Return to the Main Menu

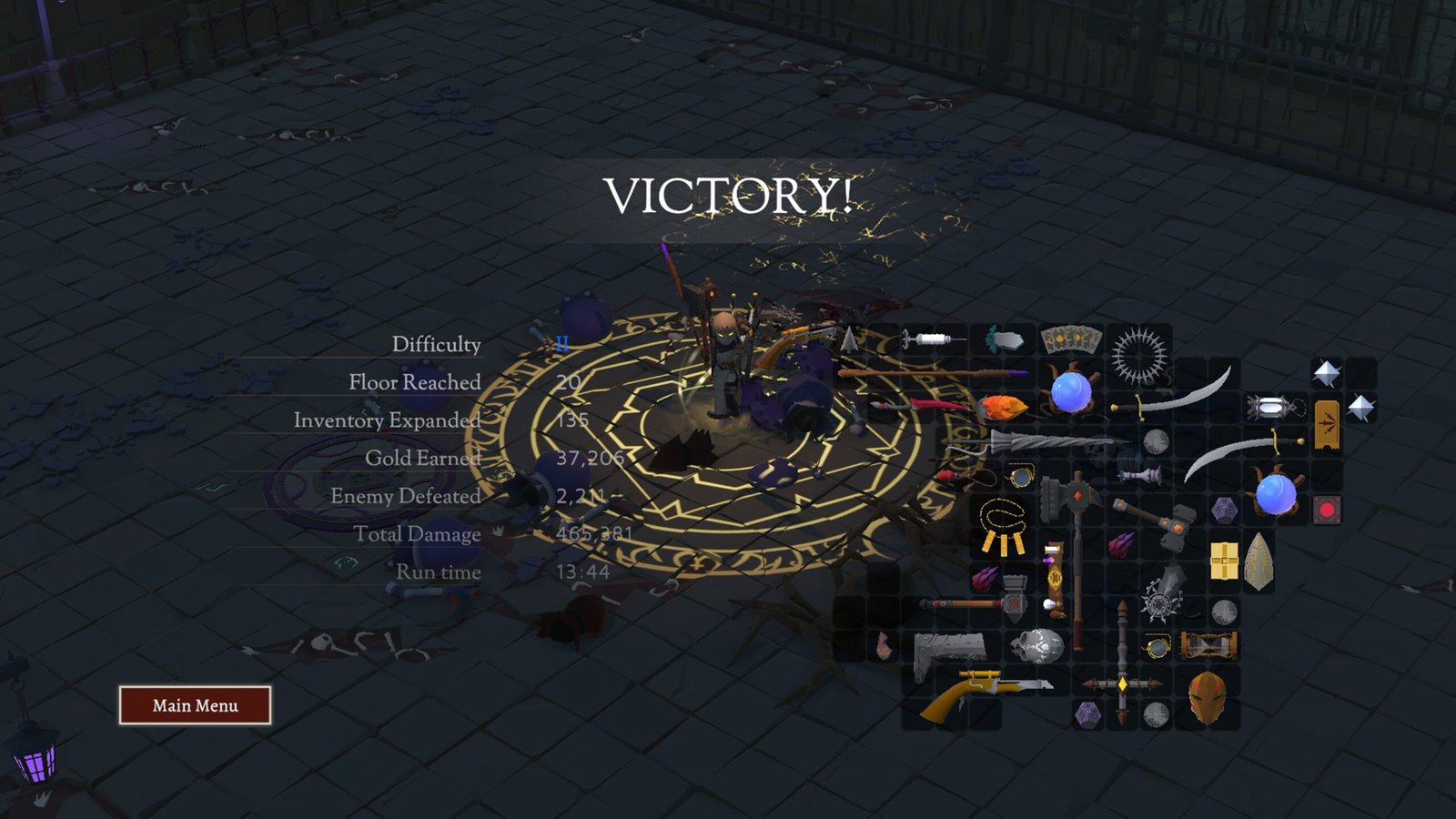(x=195, y=705)
